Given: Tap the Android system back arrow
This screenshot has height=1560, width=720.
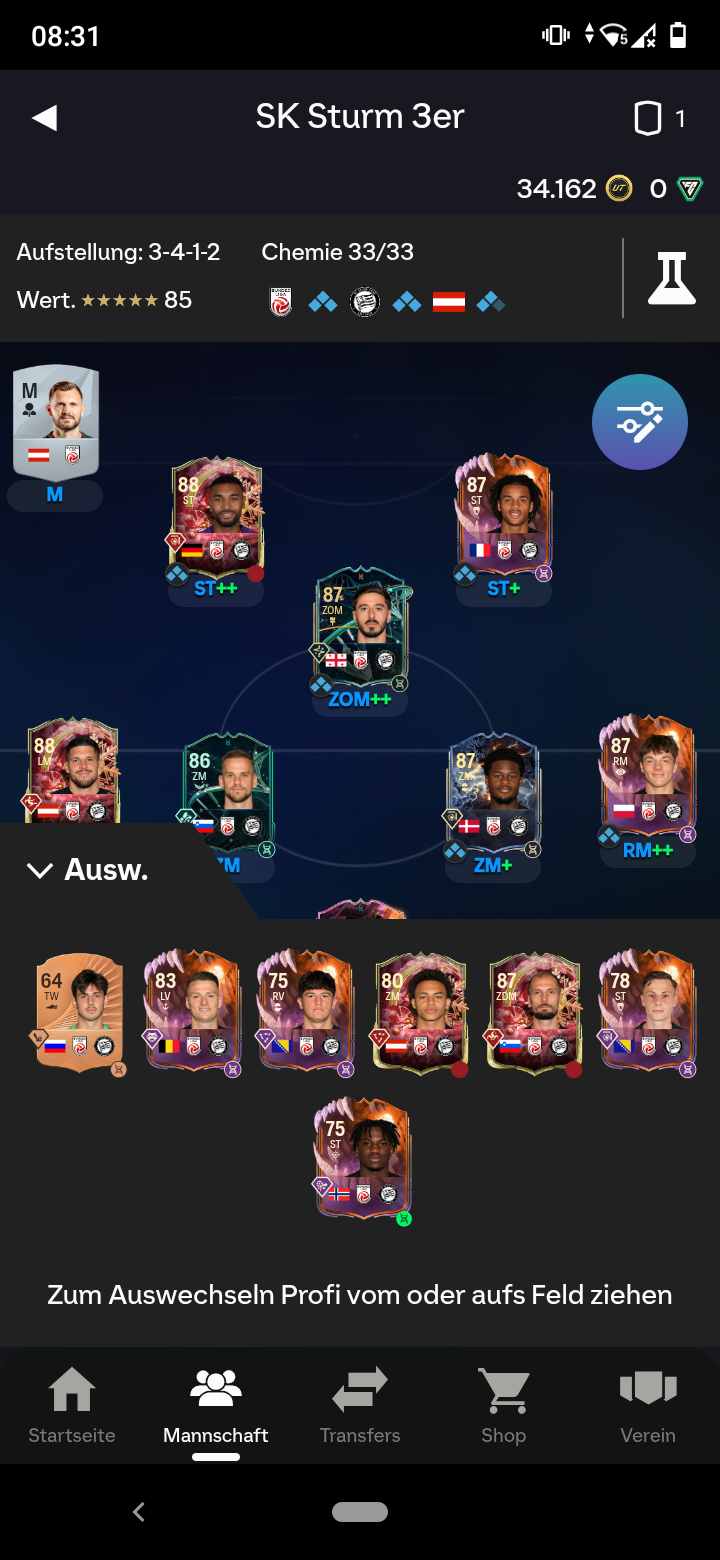Looking at the screenshot, I should point(139,1512).
